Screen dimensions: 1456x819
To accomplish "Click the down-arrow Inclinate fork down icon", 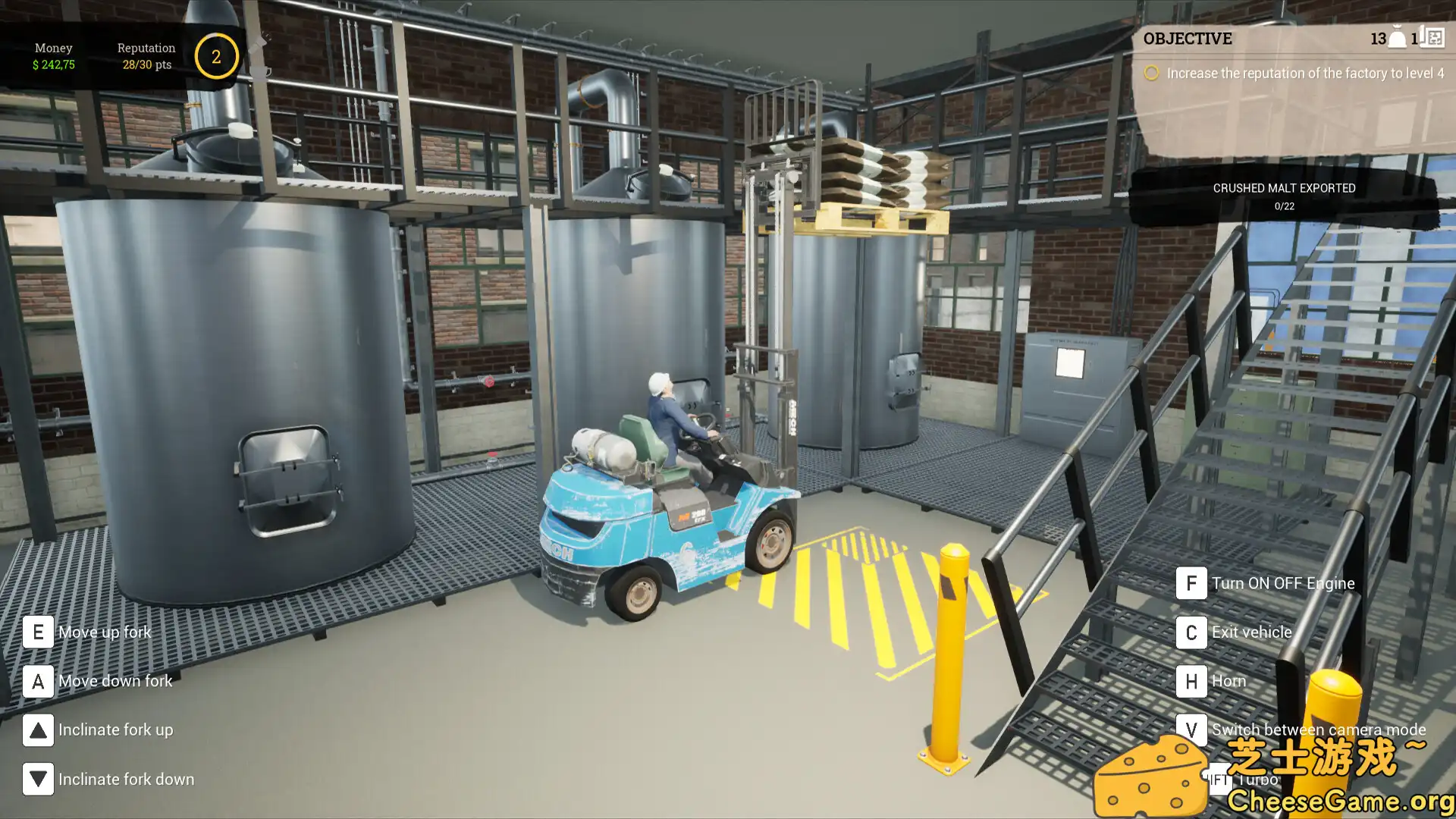I will pos(37,779).
